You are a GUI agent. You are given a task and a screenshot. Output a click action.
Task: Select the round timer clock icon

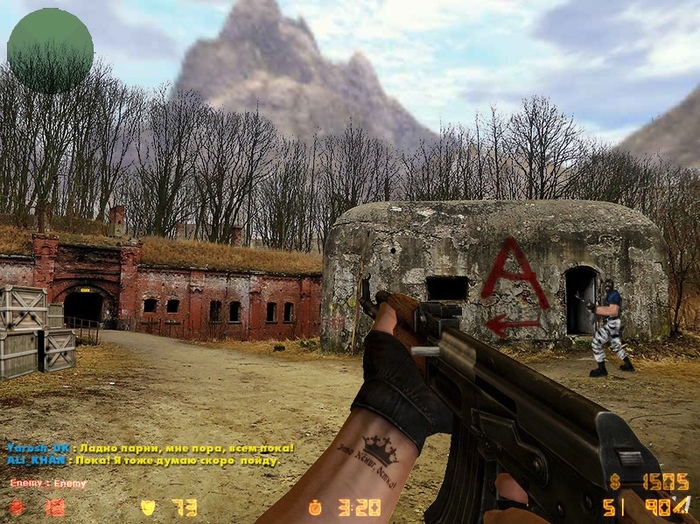(x=315, y=507)
